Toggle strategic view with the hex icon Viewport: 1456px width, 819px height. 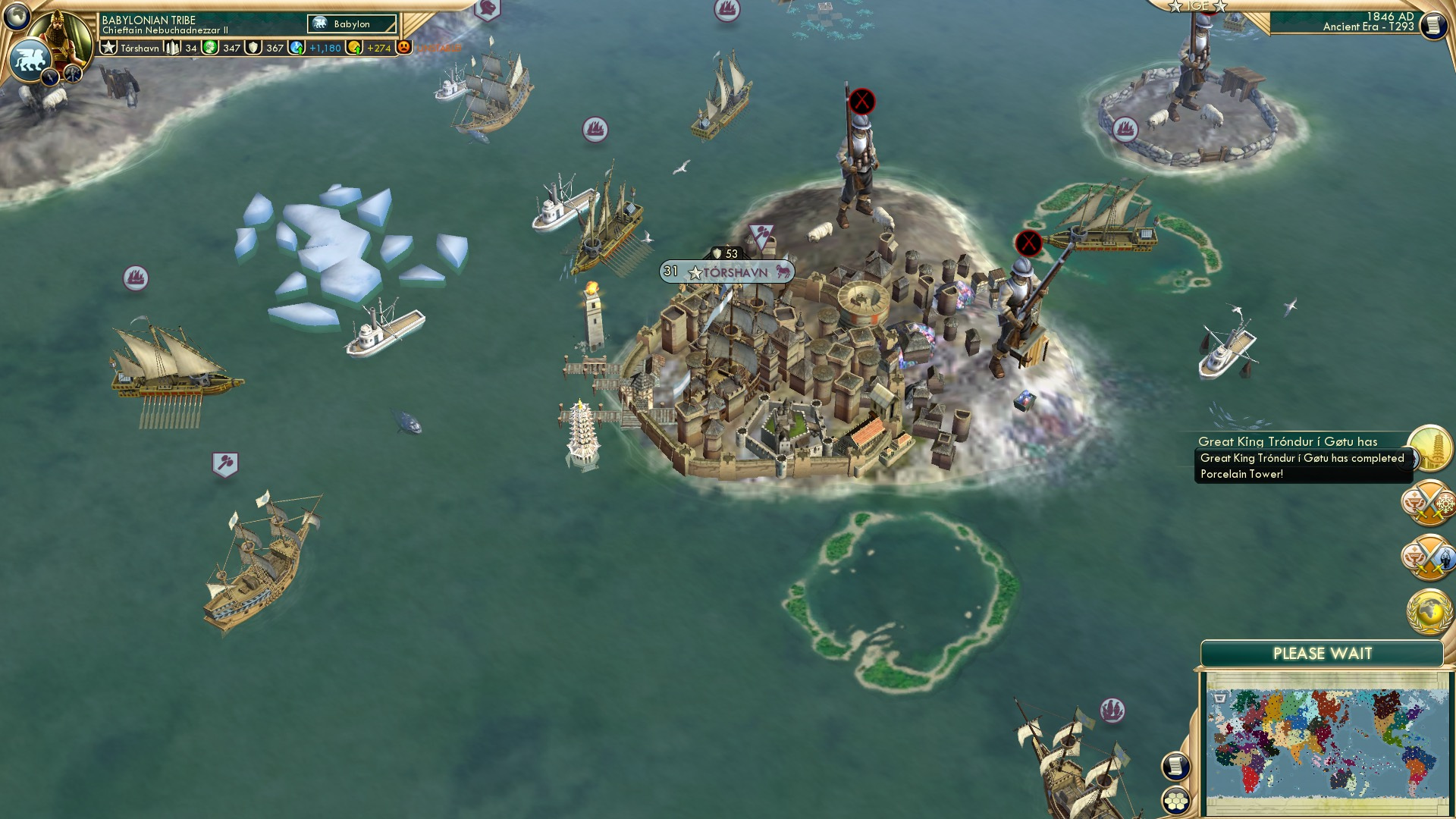click(x=1177, y=801)
